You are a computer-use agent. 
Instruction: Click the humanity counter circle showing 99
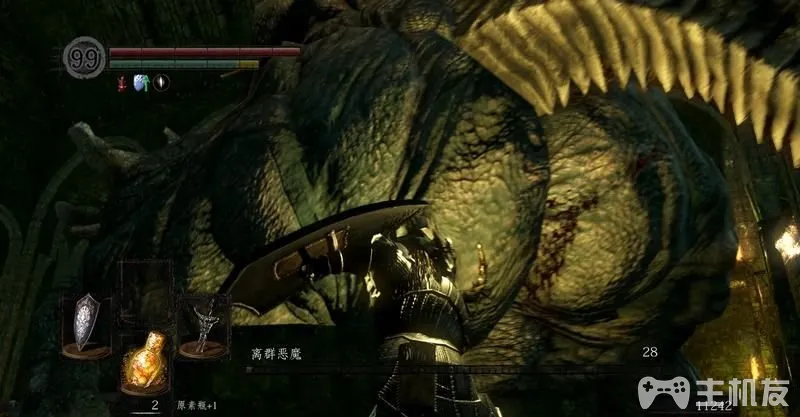click(85, 58)
